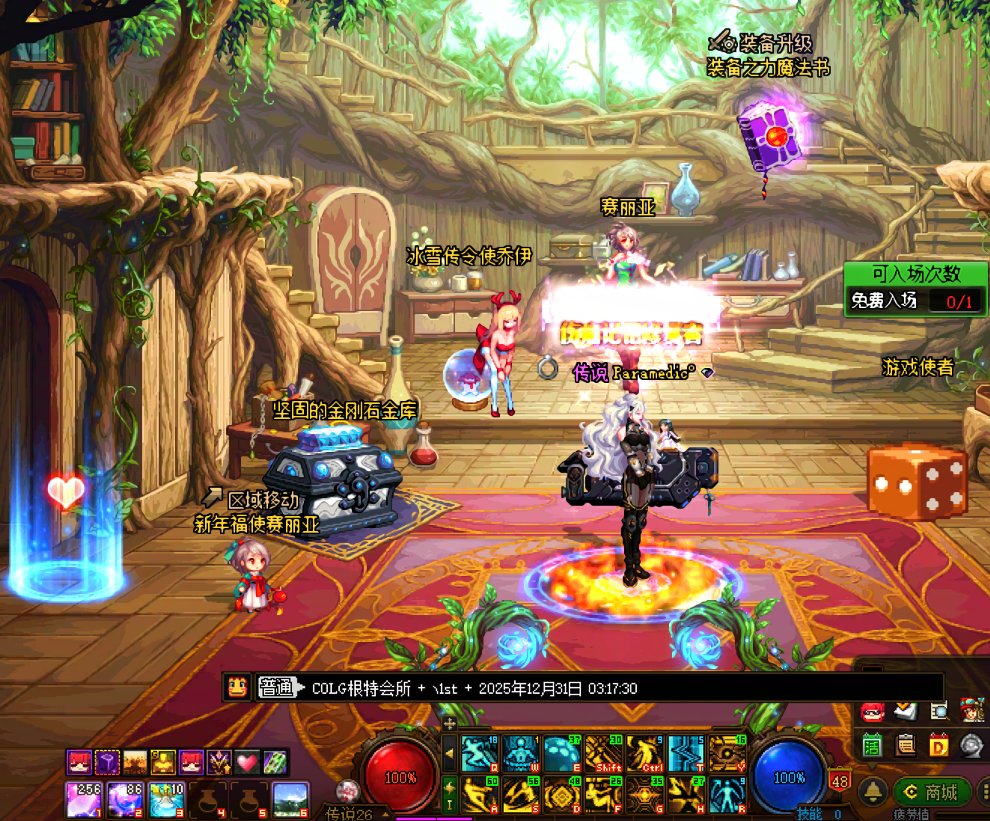Activate the skill bound to Shift
This screenshot has width=990, height=821.
(x=604, y=753)
